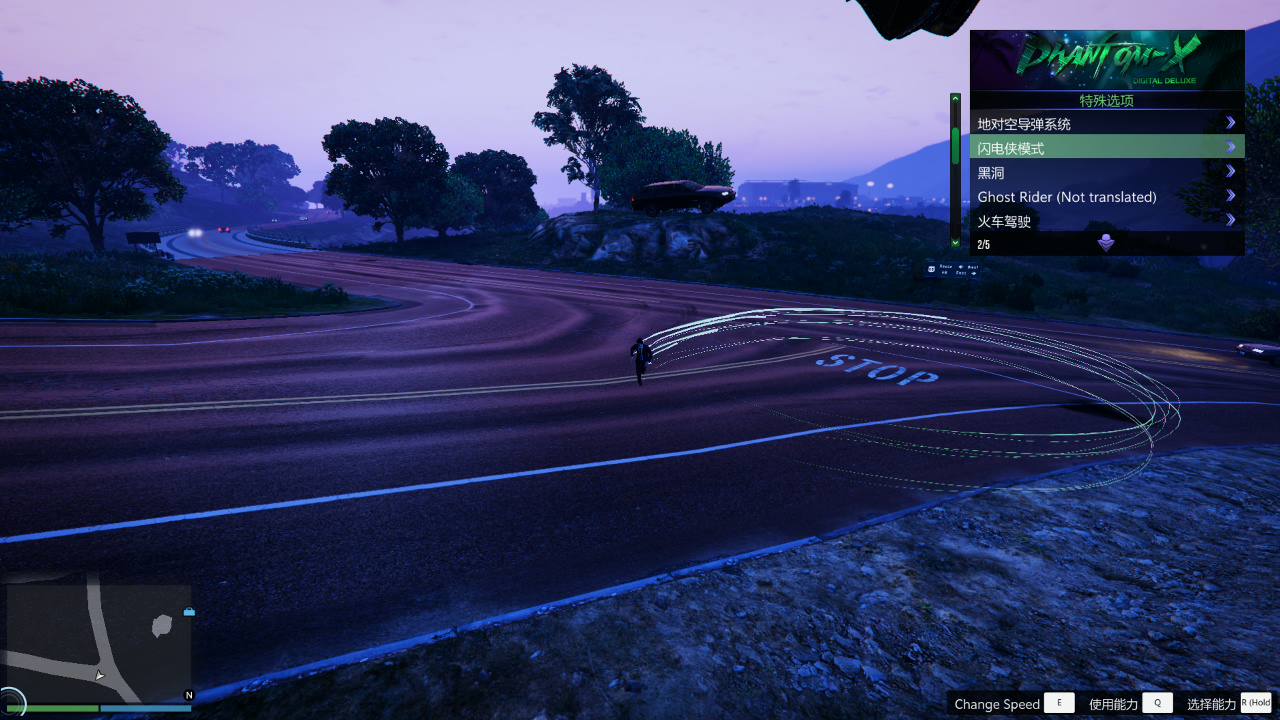Click the scrollbar down arrow on menu
This screenshot has width=1280, height=720.
tap(956, 243)
